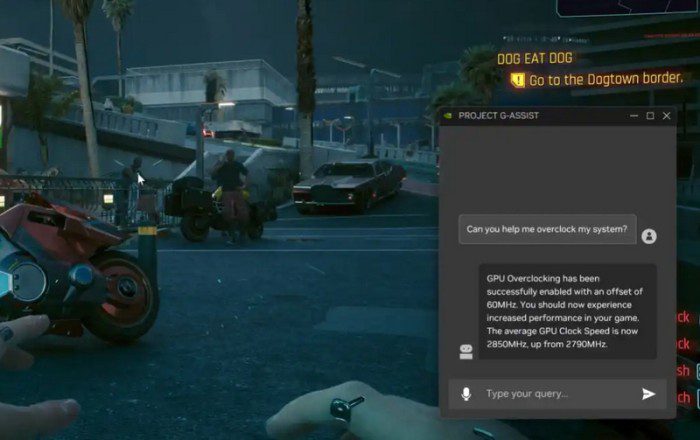700x440 pixels.
Task: Send the query with the arrow button
Action: 649,394
